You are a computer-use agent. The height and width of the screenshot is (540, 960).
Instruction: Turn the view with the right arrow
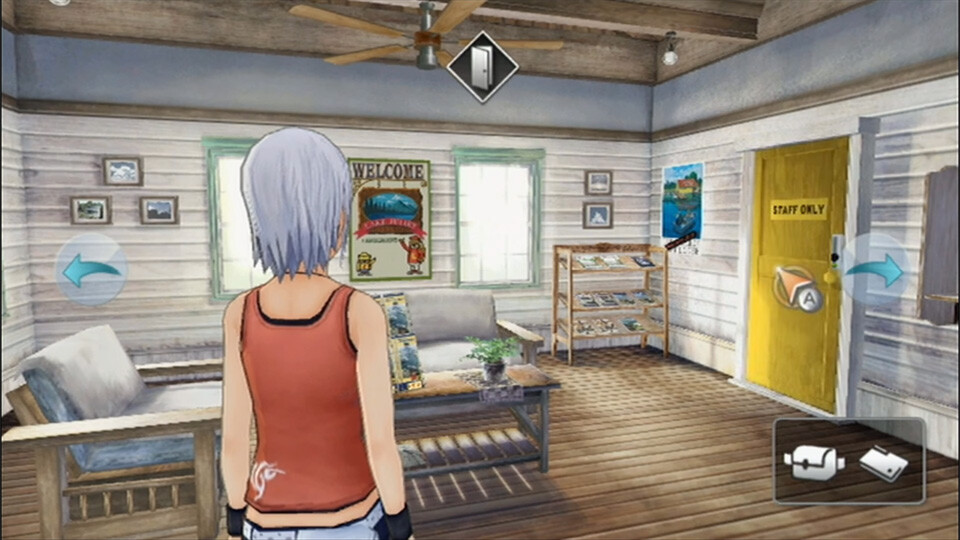click(876, 269)
